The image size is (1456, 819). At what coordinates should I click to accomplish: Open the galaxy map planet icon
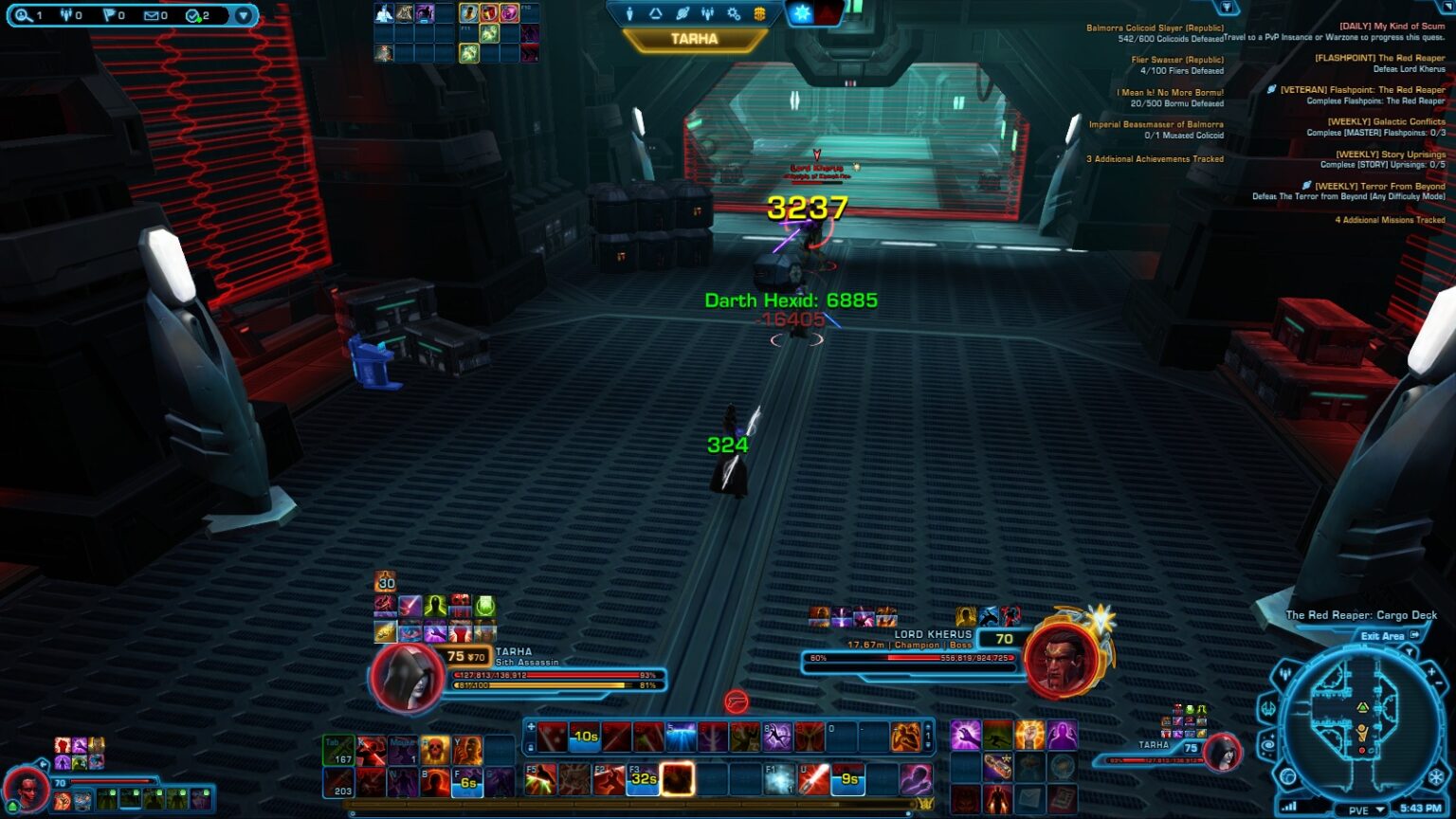click(x=682, y=13)
